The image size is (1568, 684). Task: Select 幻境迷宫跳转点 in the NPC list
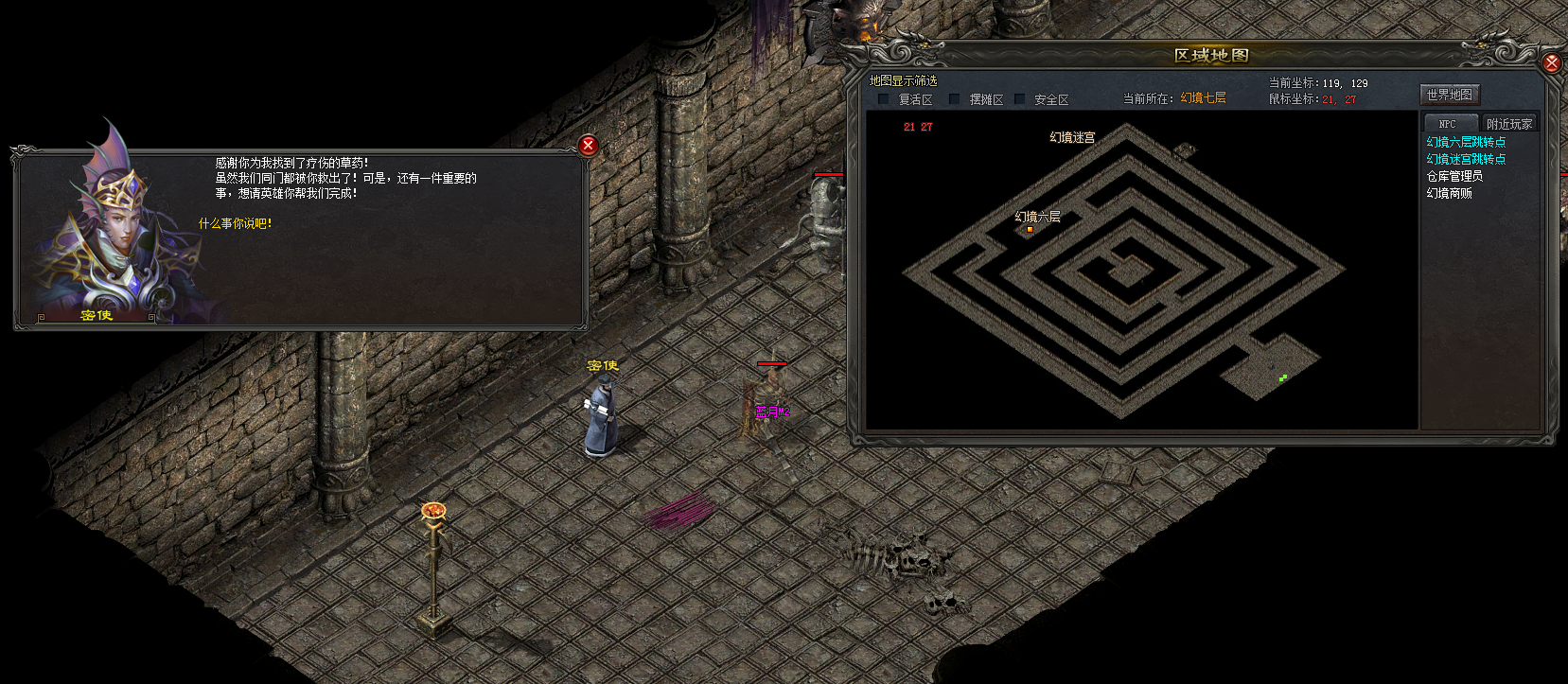tap(1466, 159)
